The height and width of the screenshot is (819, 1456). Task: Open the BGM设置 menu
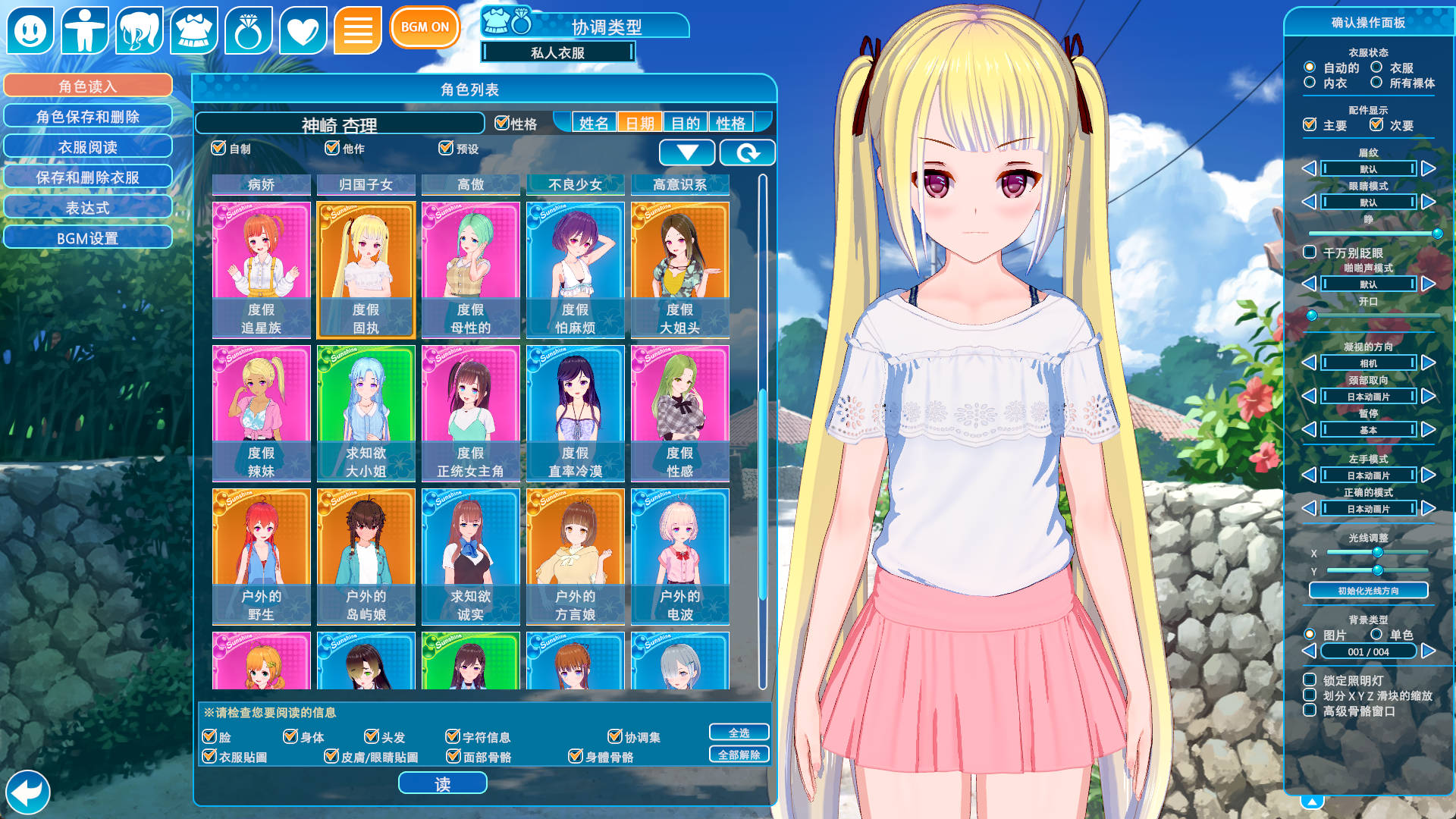click(x=88, y=238)
